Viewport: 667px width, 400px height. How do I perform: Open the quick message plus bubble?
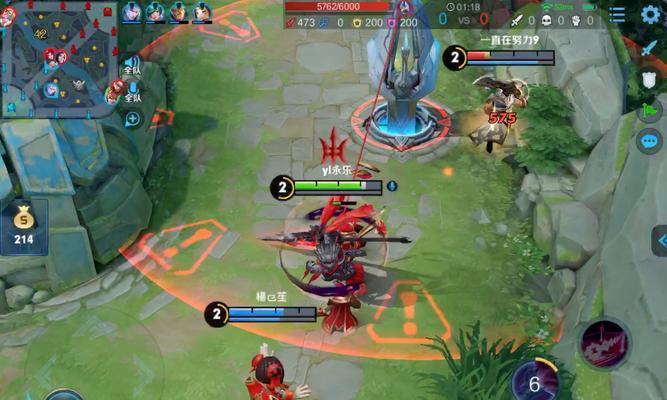132,119
